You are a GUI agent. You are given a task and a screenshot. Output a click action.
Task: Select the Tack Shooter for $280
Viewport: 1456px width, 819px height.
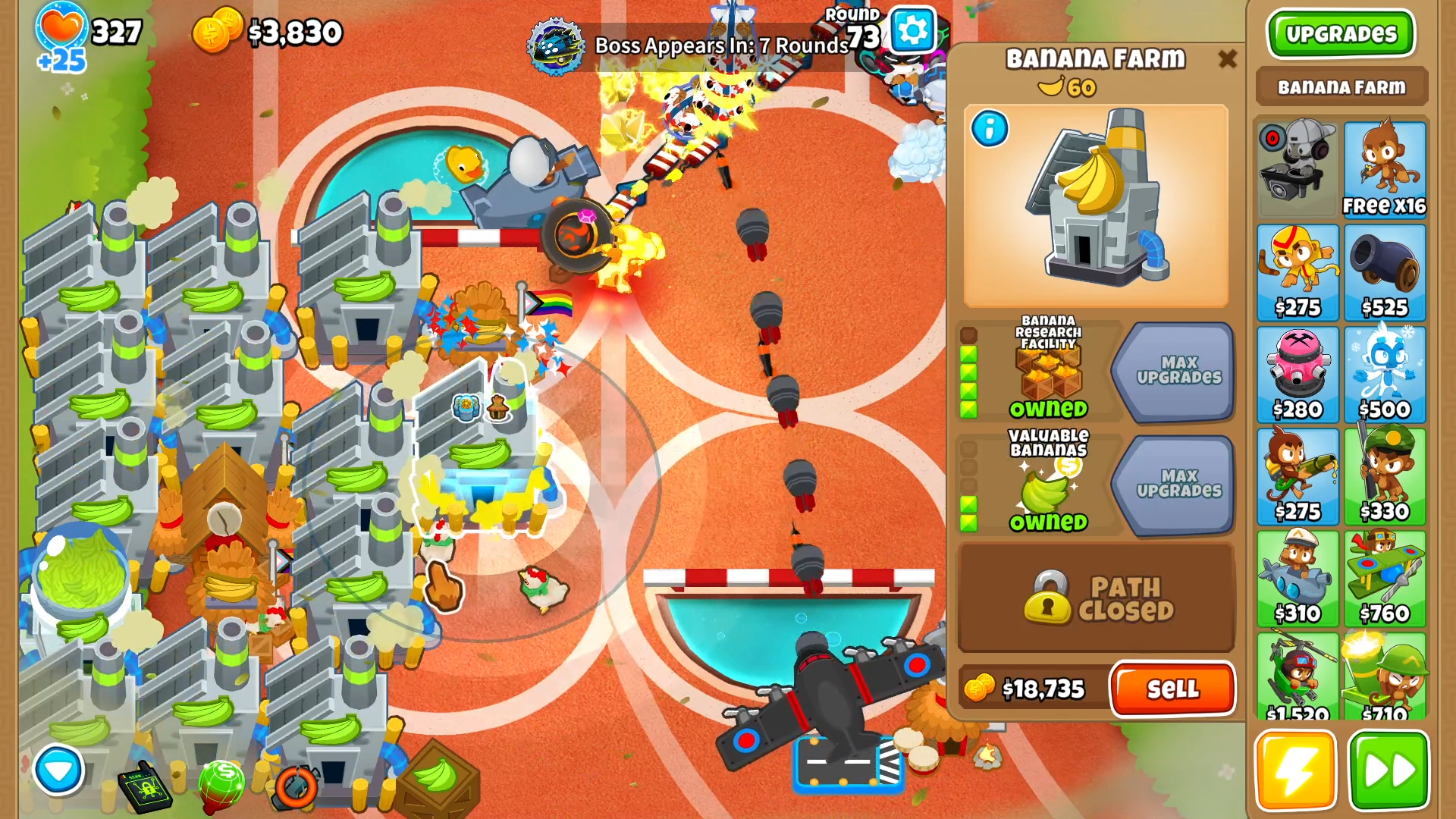coord(1298,374)
